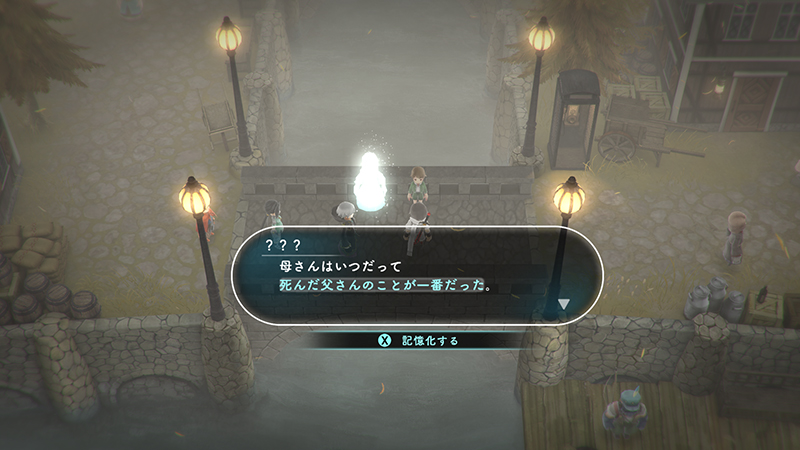The width and height of the screenshot is (800, 450).
Task: Advance dialogue with the down arrow indicator
Action: pyautogui.click(x=563, y=304)
